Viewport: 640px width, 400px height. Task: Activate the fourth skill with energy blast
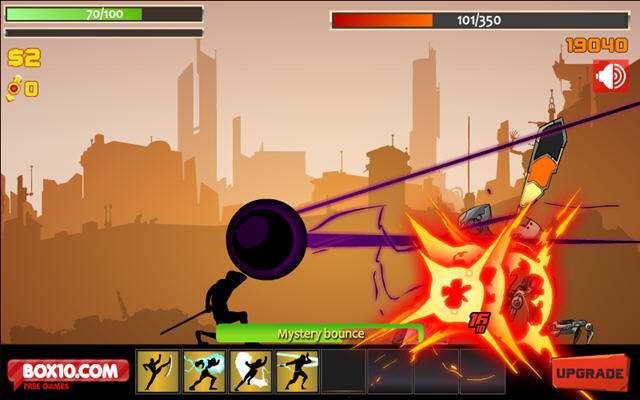point(296,371)
